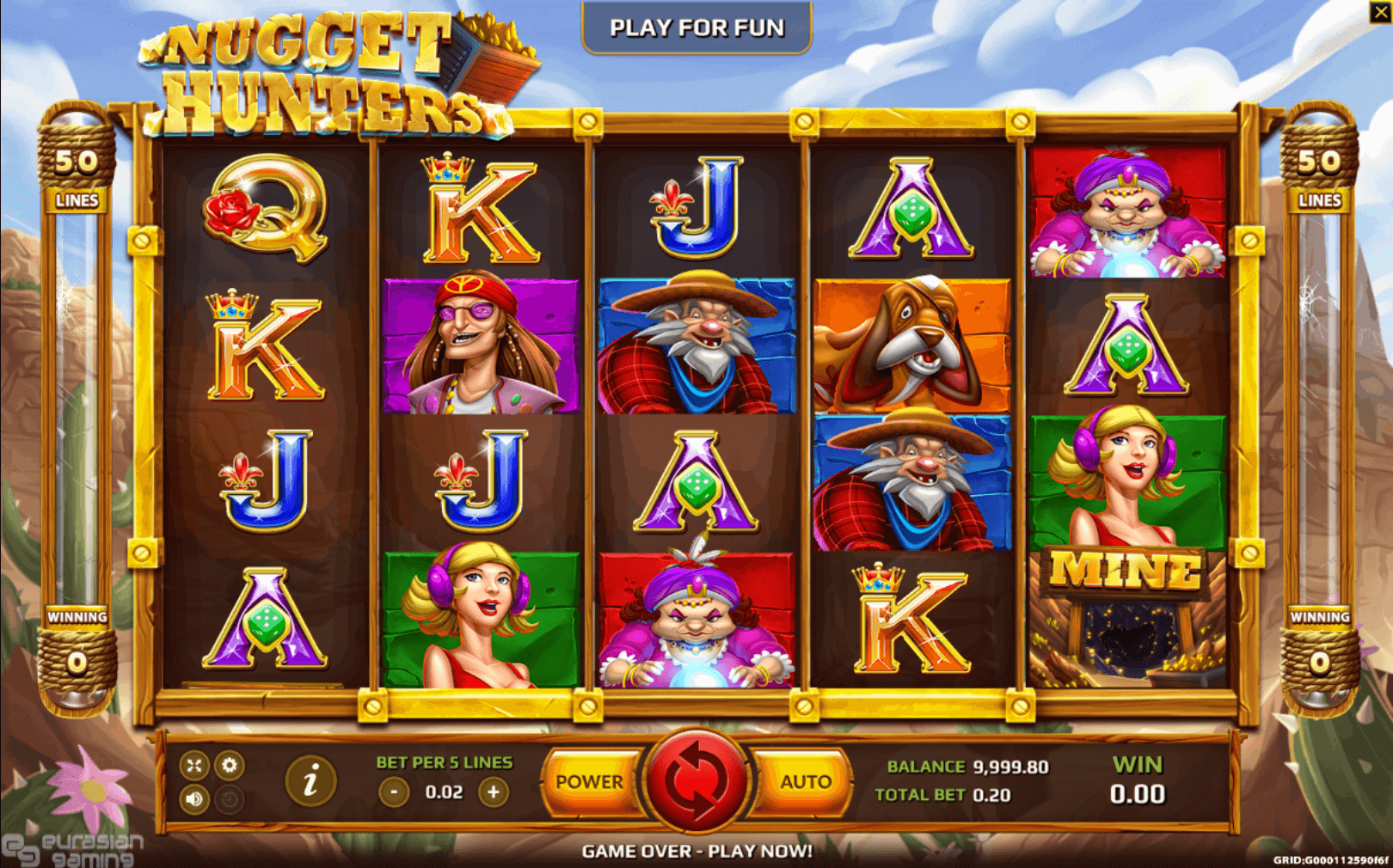Open the info paytable button
Image resolution: width=1393 pixels, height=868 pixels.
click(310, 781)
